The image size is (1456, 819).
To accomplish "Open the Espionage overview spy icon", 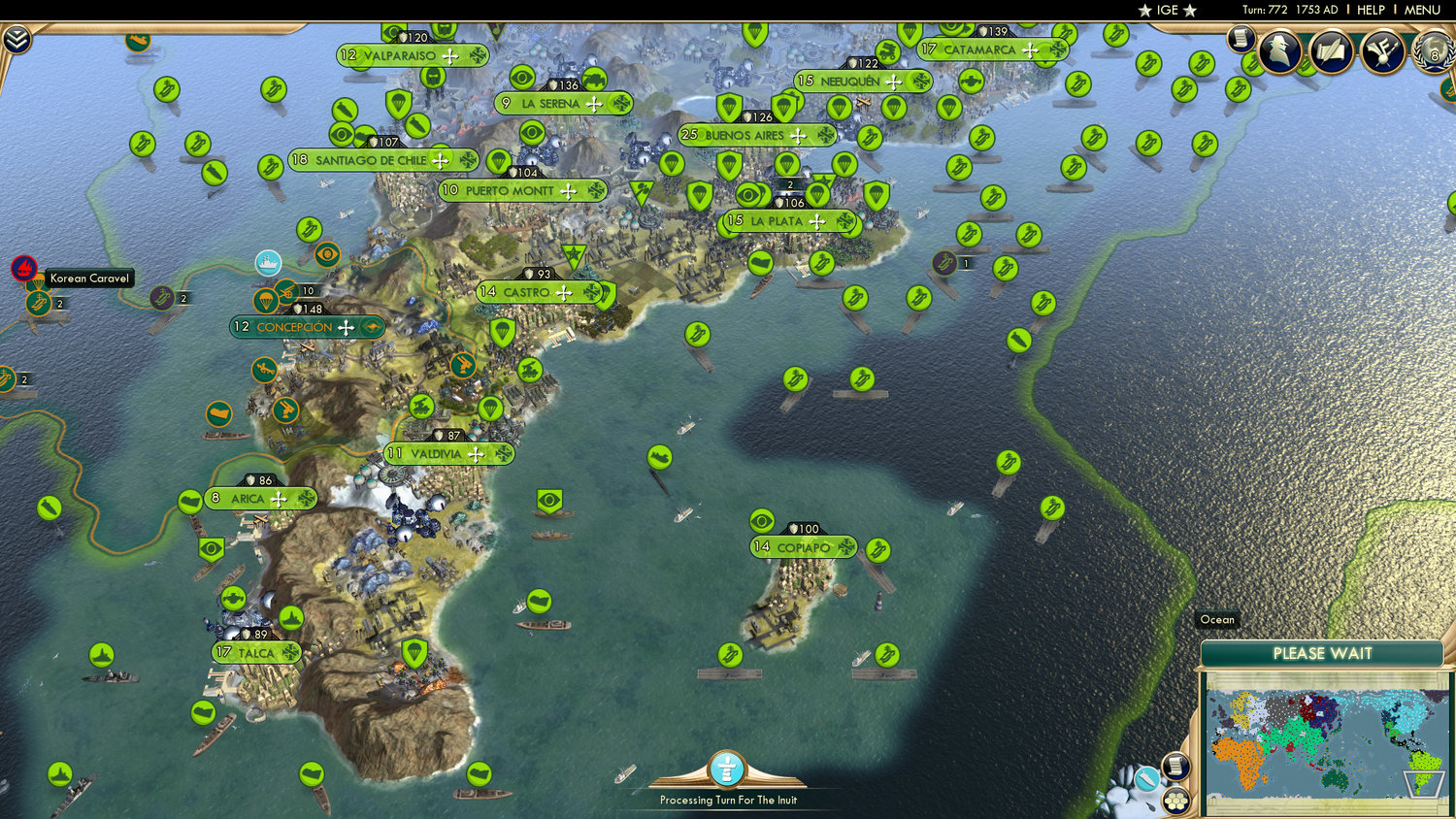I will [1281, 50].
